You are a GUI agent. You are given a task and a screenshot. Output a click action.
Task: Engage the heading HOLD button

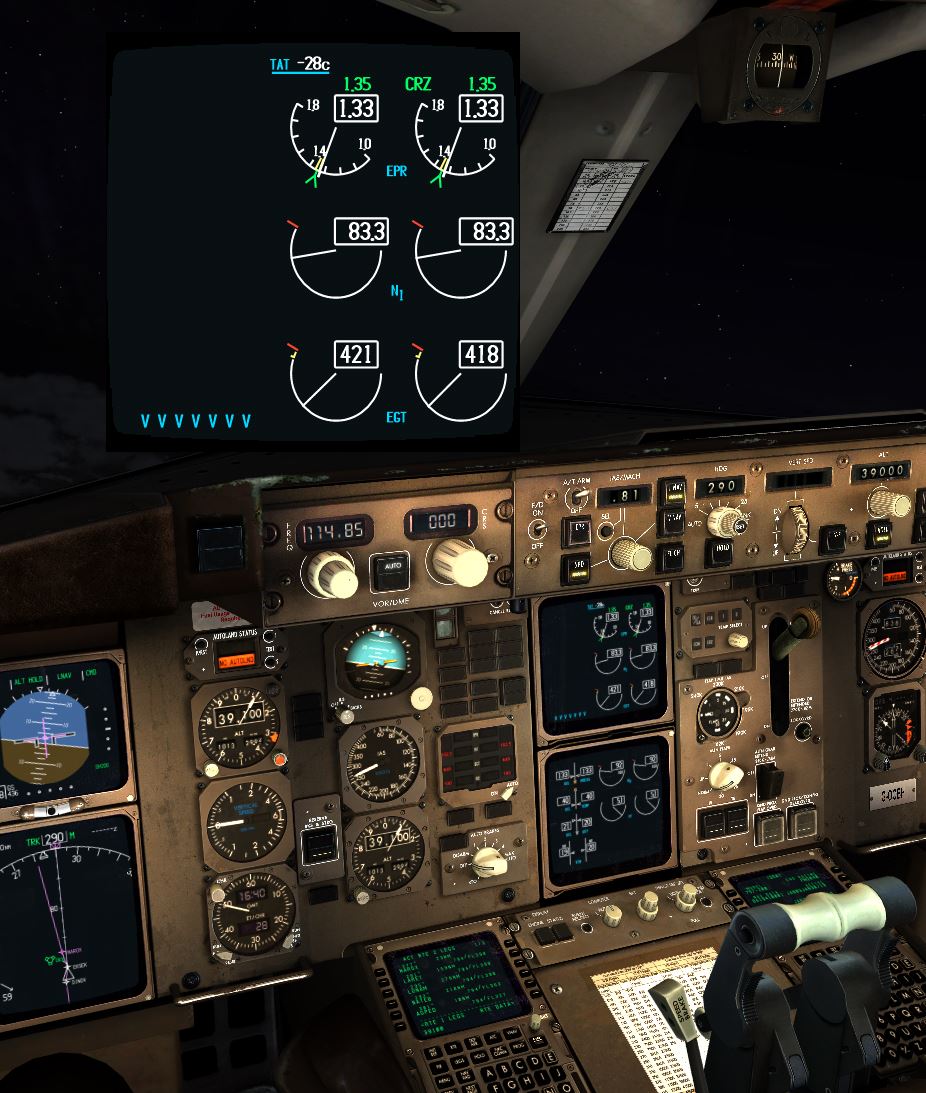click(x=721, y=548)
